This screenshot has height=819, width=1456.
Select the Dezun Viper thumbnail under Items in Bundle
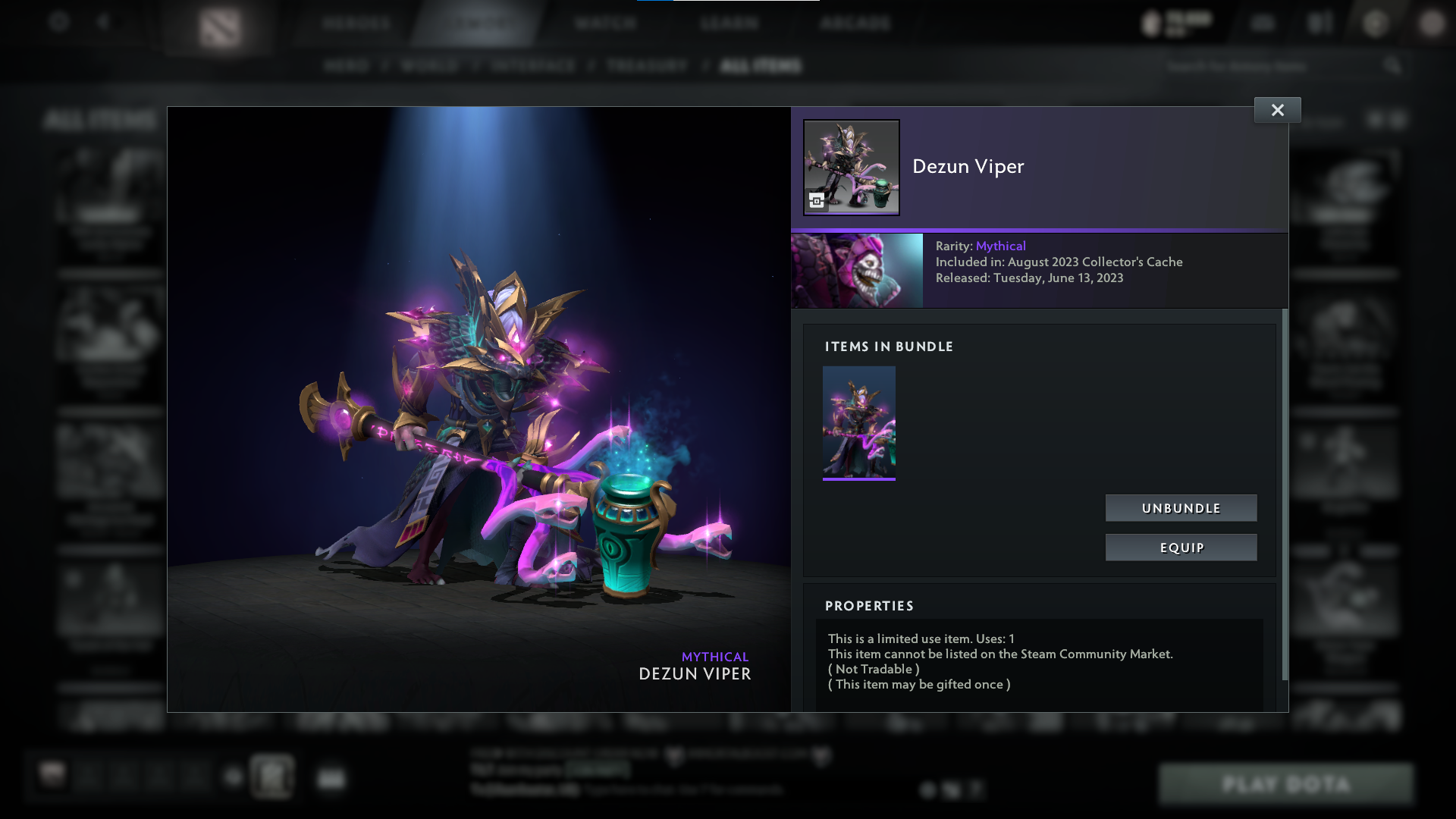click(x=858, y=423)
